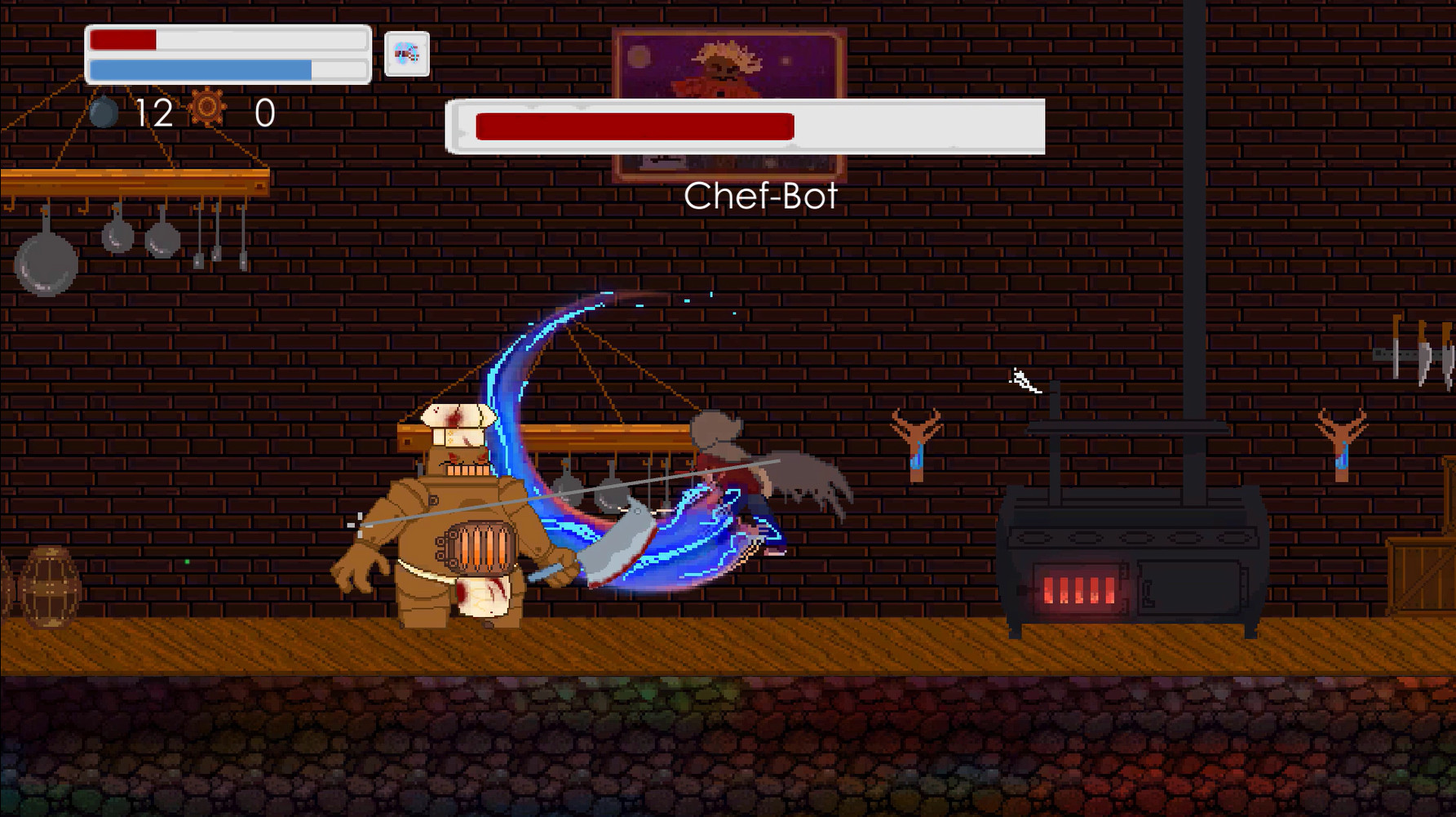Click the ability skill icon near health bars
The image size is (1456, 817).
[x=405, y=55]
